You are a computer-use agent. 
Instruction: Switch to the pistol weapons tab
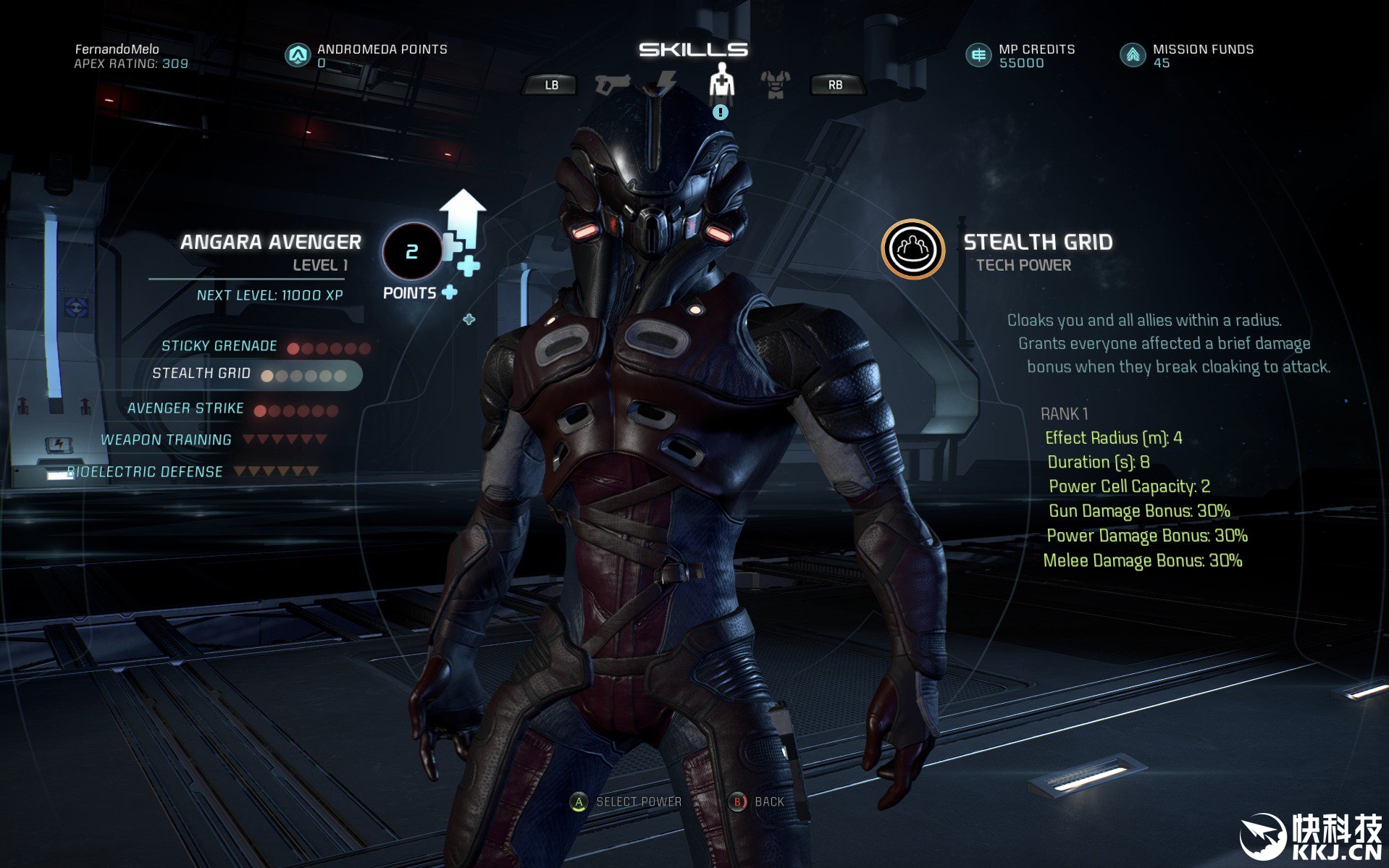[x=612, y=84]
